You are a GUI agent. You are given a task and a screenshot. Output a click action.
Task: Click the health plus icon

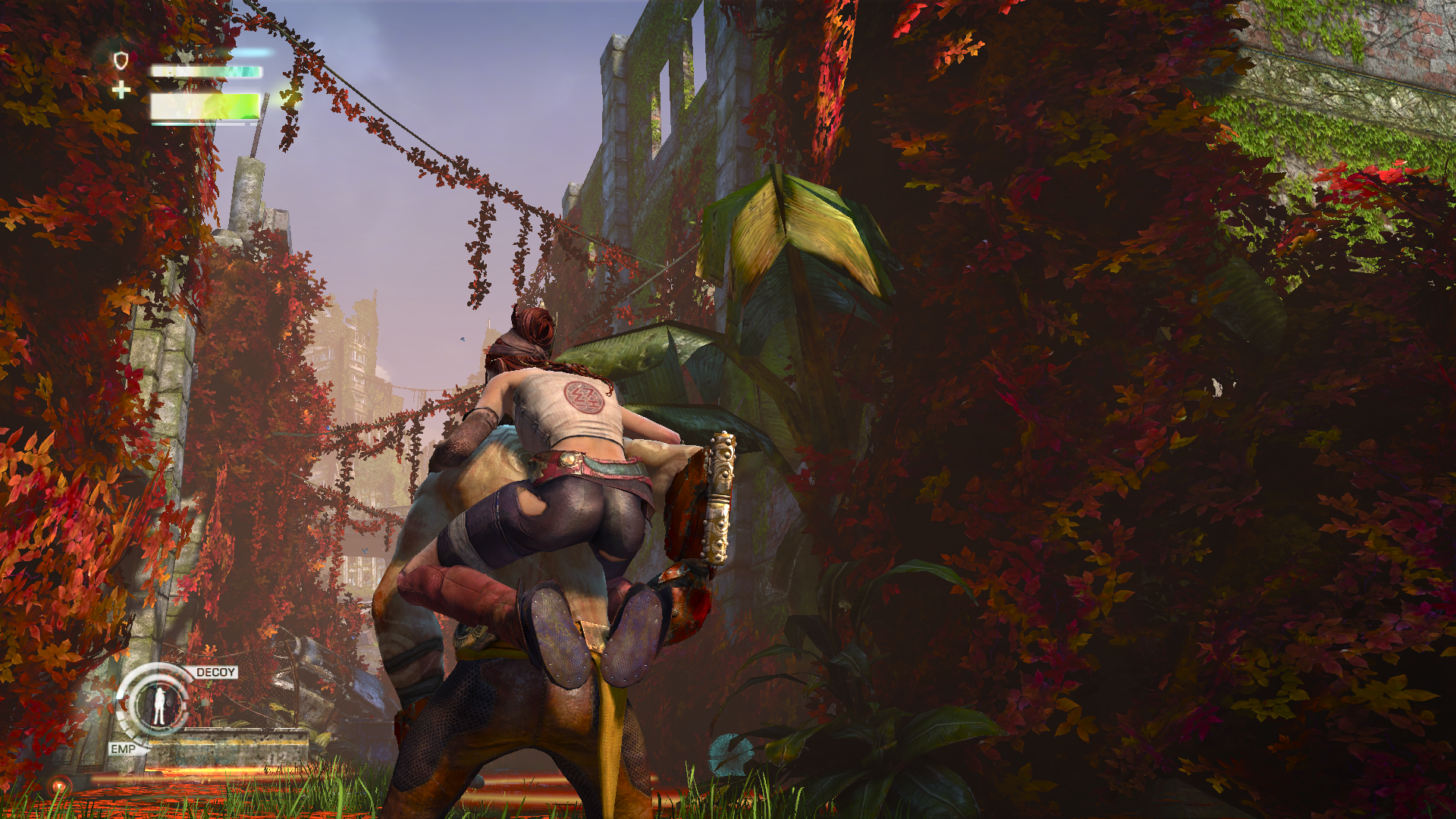[x=121, y=91]
